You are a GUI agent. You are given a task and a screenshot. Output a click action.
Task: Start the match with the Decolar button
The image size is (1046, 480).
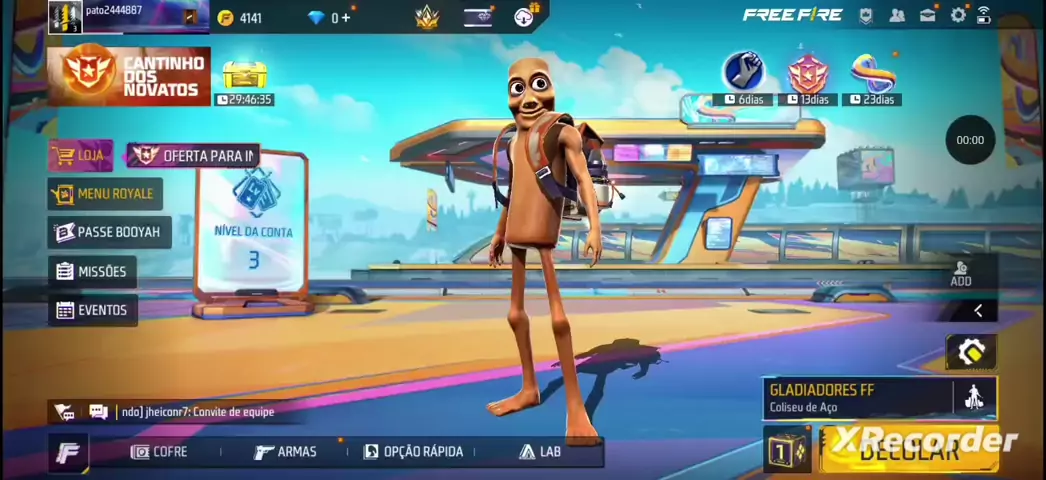(908, 450)
